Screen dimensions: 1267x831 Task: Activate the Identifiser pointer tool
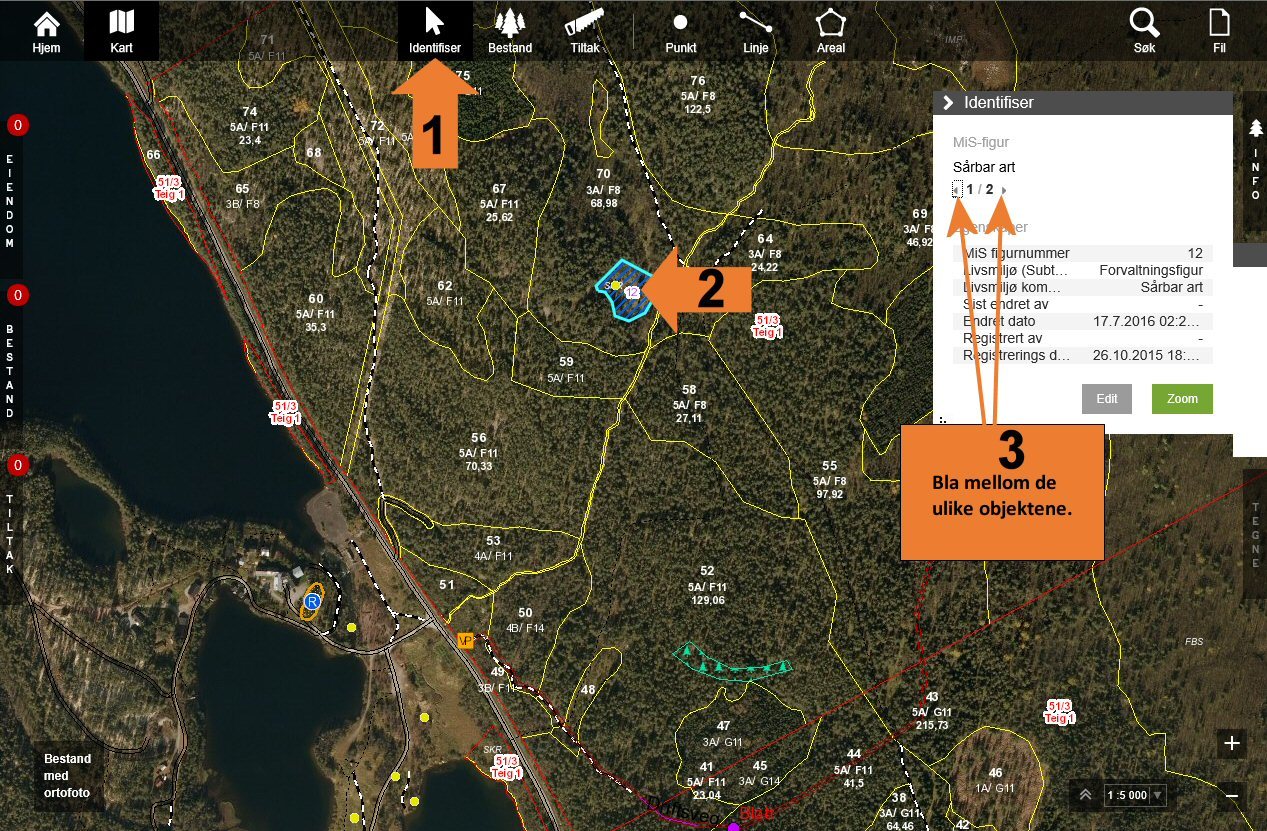tap(434, 30)
